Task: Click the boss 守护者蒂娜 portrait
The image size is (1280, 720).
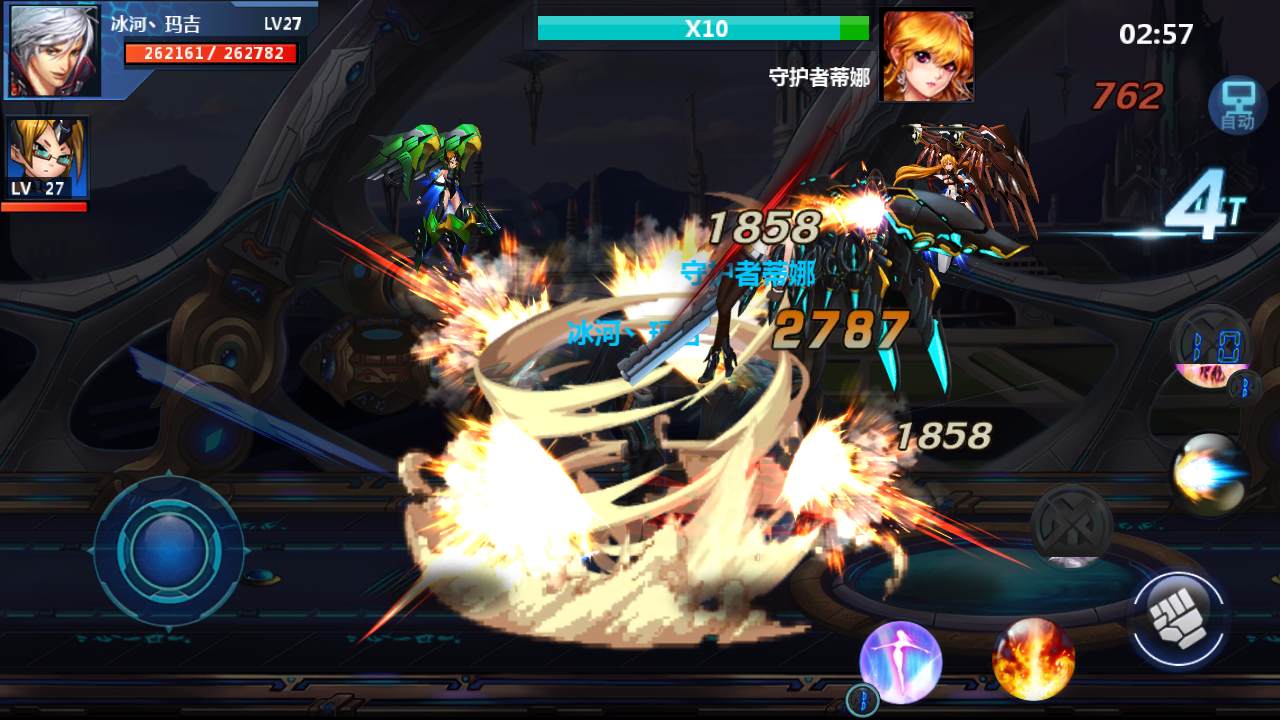Action: (926, 56)
